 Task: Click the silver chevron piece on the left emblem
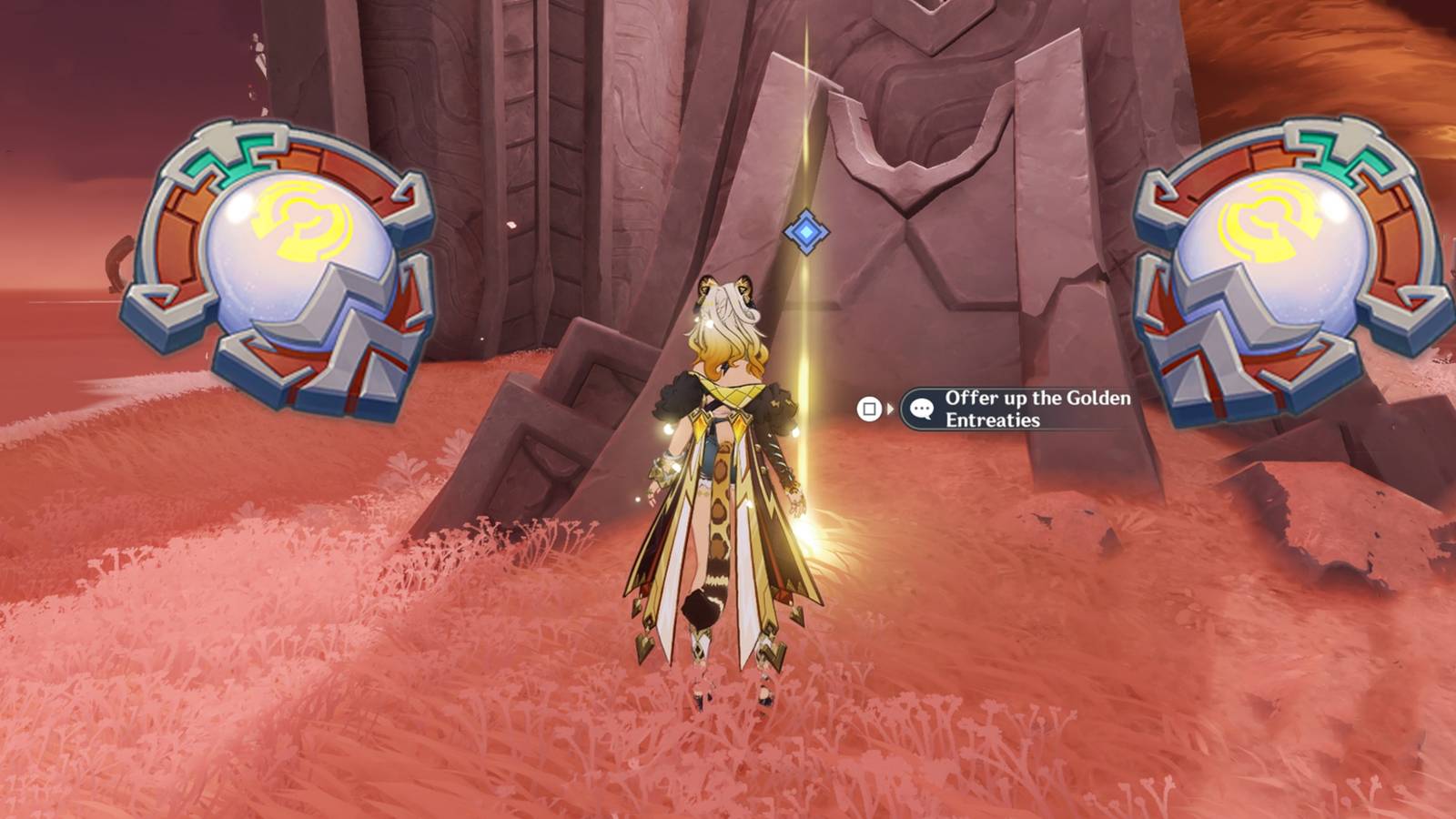[x=318, y=314]
